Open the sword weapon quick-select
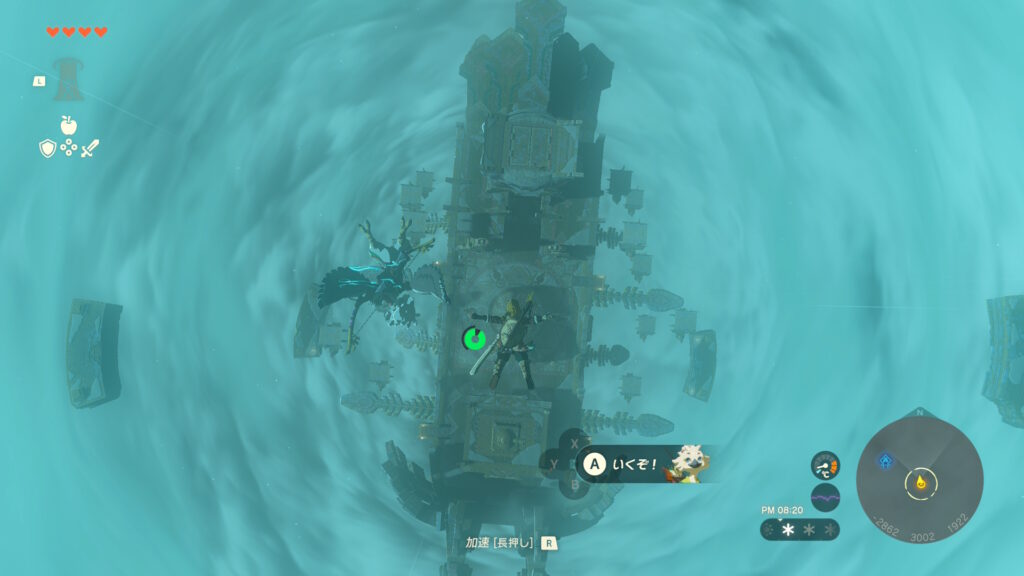This screenshot has height=576, width=1024. pos(90,148)
